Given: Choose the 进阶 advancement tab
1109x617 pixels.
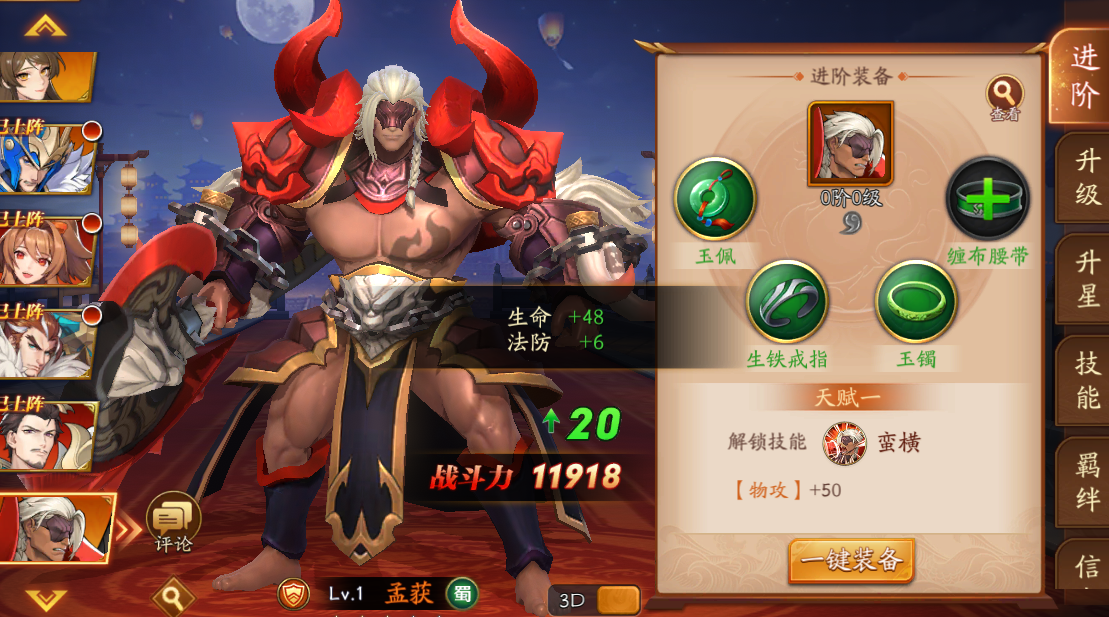Looking at the screenshot, I should coord(1084,76).
